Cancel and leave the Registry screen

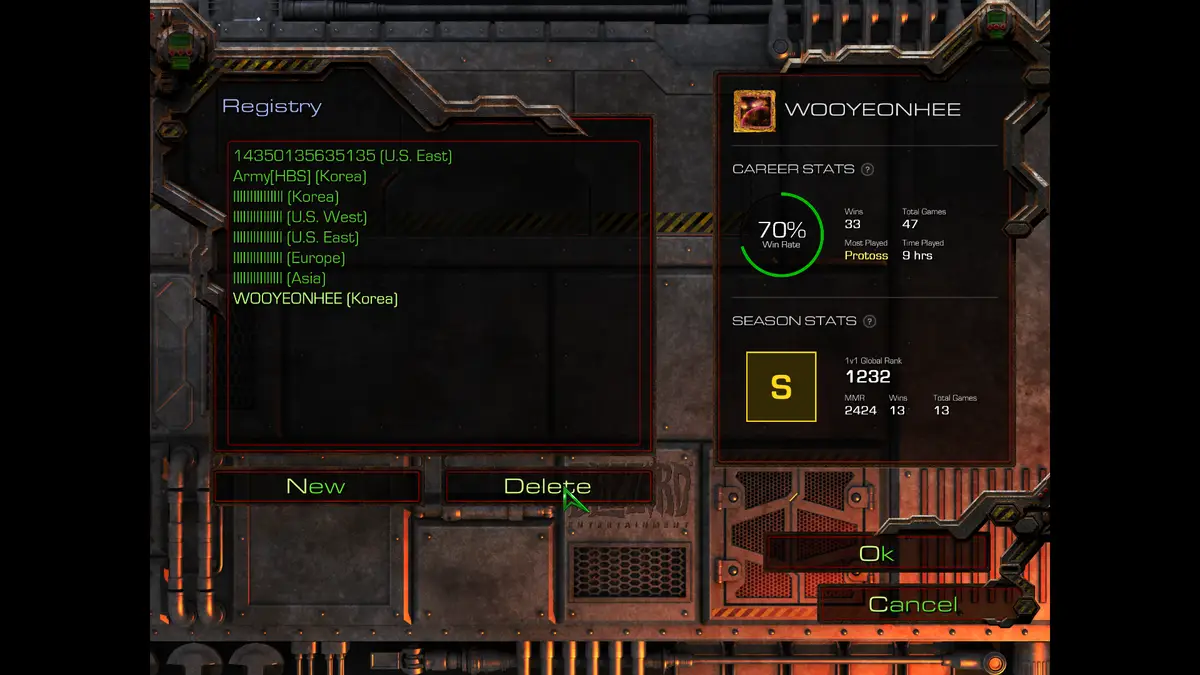pos(913,604)
